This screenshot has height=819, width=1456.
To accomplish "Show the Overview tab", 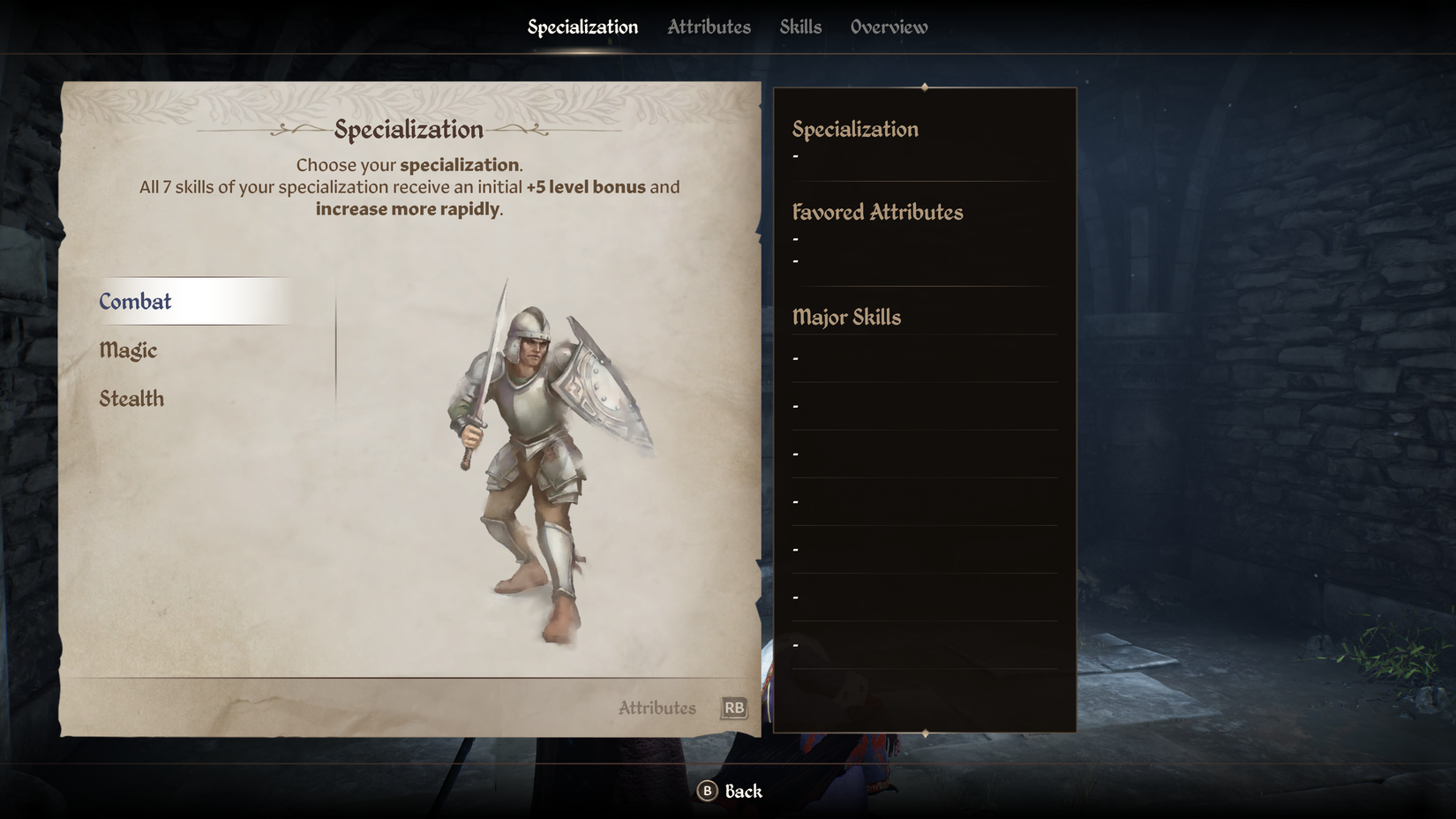I will pyautogui.click(x=889, y=27).
